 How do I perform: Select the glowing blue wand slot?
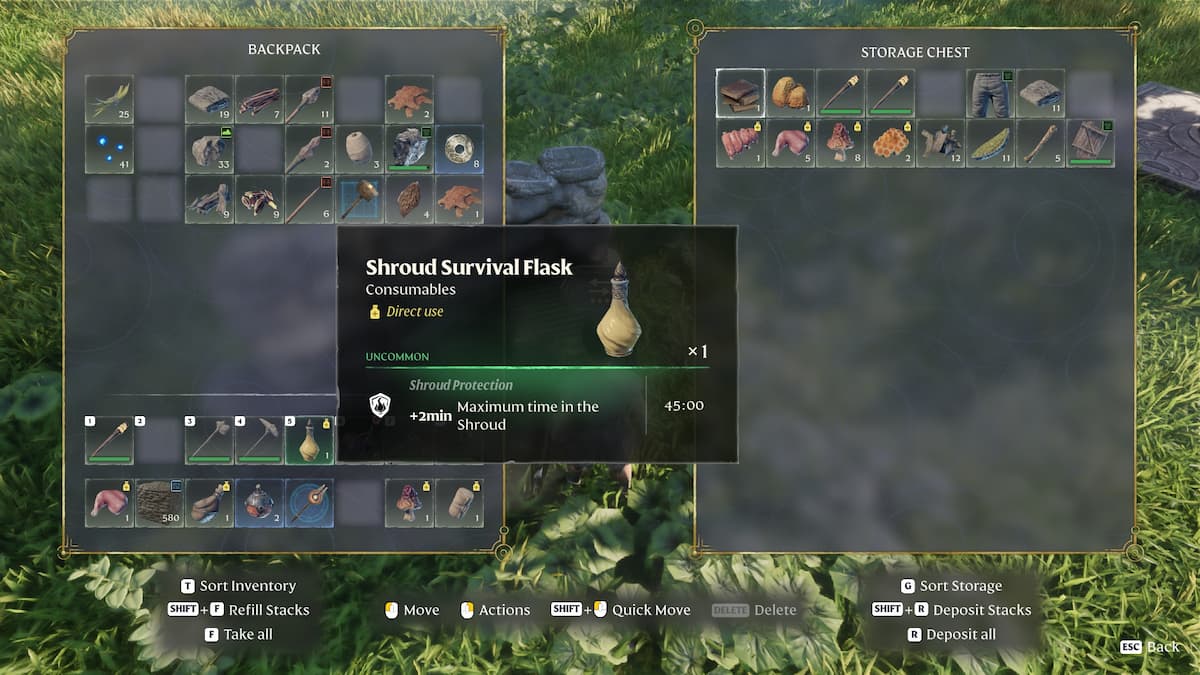(x=309, y=503)
